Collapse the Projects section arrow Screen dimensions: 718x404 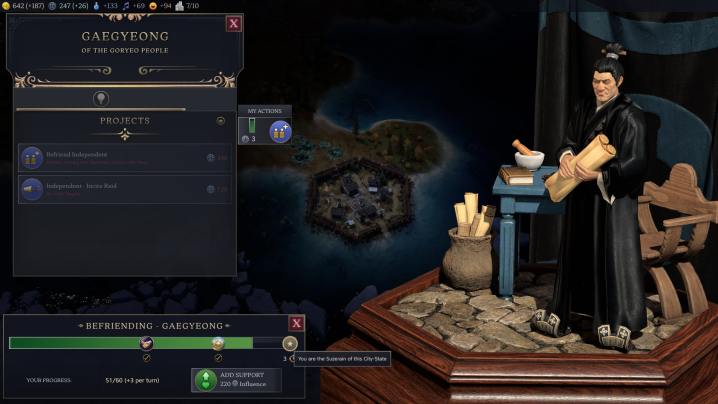[221, 121]
